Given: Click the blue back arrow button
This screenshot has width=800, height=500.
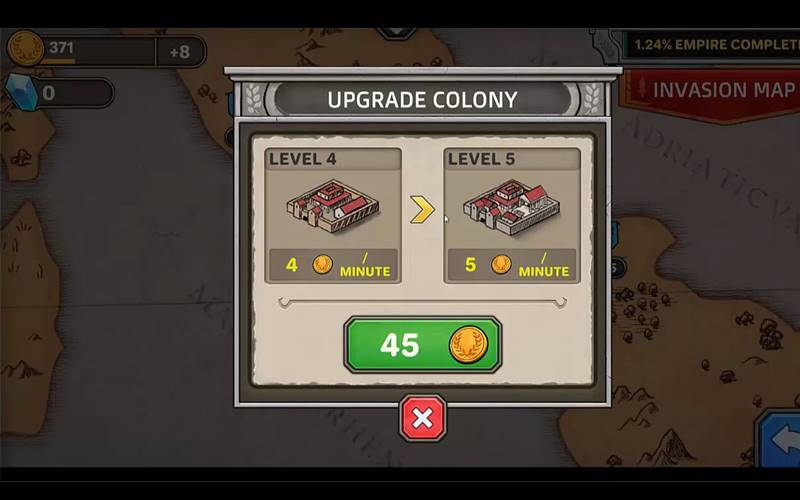Looking at the screenshot, I should pyautogui.click(x=782, y=439).
